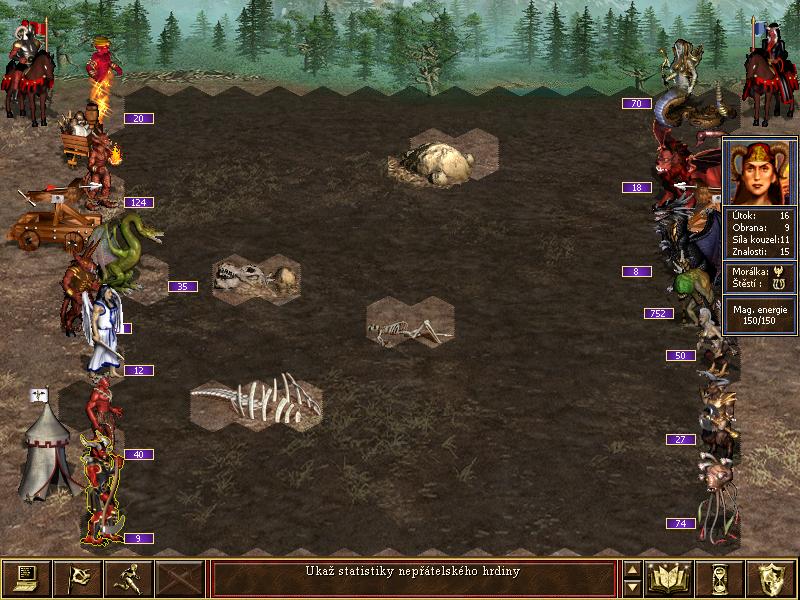Open the combat options menu
The image size is (800, 600).
(x=26, y=578)
